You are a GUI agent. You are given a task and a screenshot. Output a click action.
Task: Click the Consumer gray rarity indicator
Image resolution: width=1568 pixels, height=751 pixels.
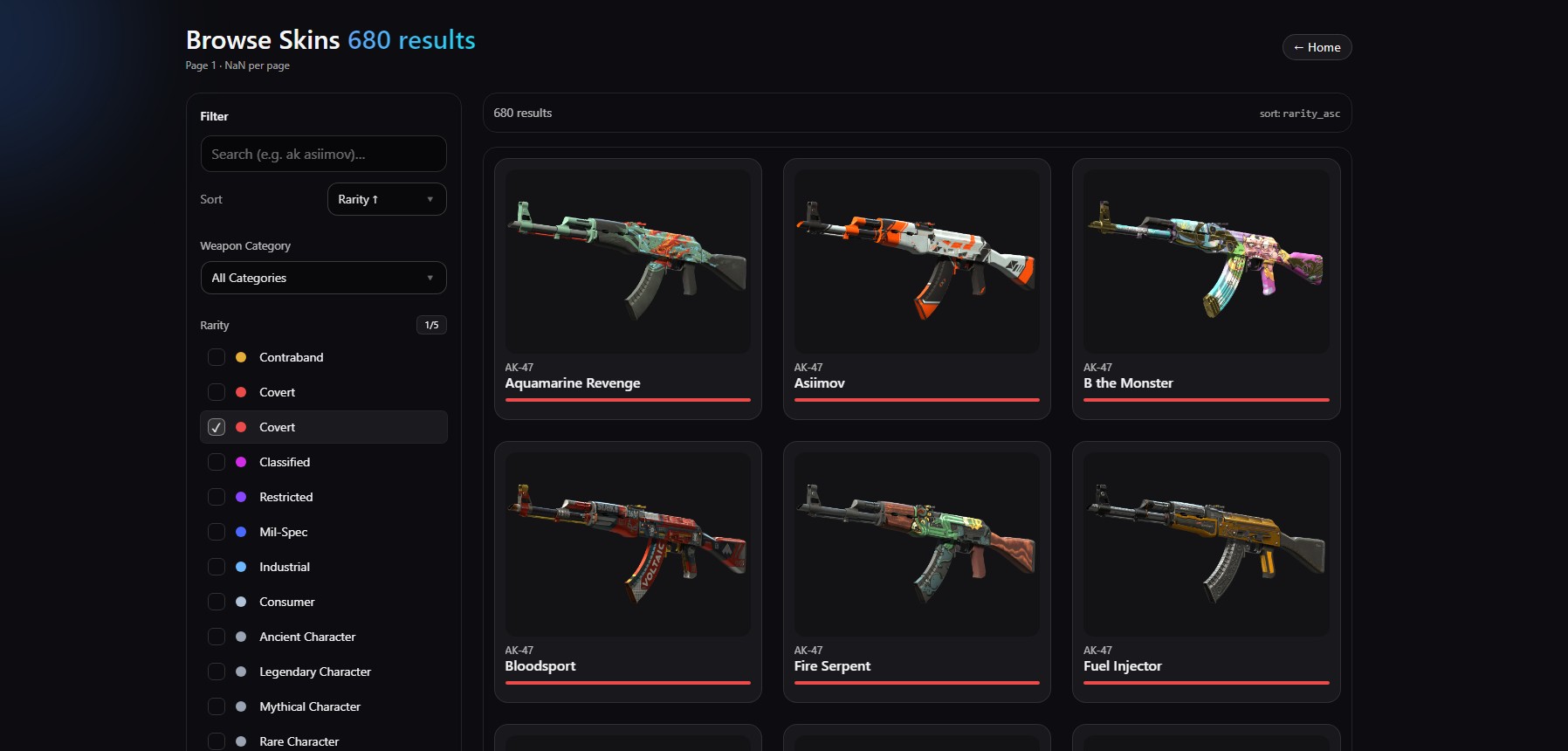coord(240,602)
